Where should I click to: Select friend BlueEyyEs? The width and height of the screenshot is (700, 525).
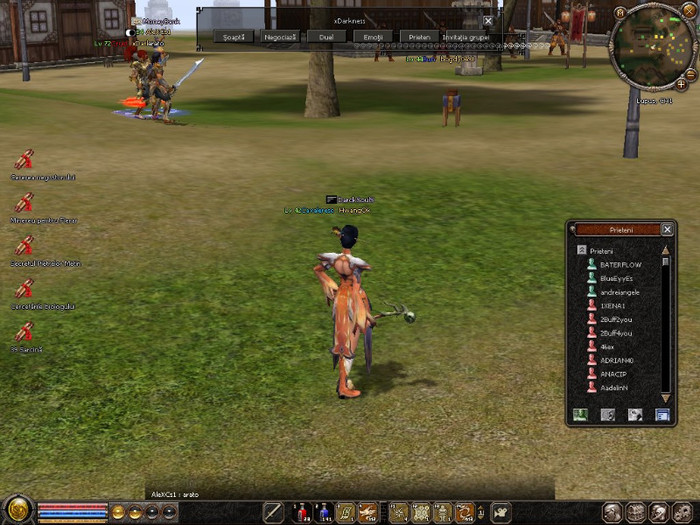pyautogui.click(x=616, y=278)
